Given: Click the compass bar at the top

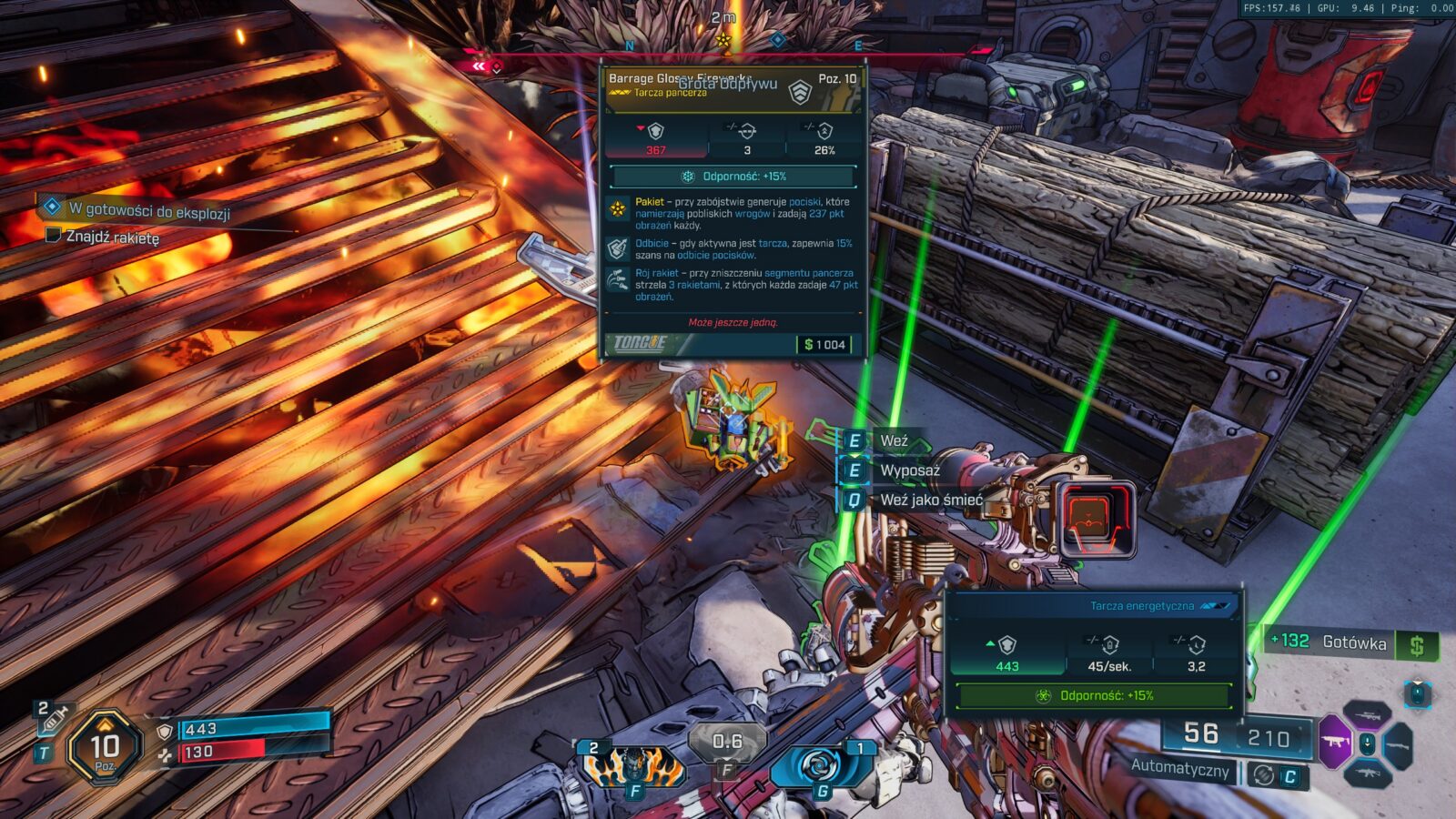Looking at the screenshot, I should pos(723,44).
